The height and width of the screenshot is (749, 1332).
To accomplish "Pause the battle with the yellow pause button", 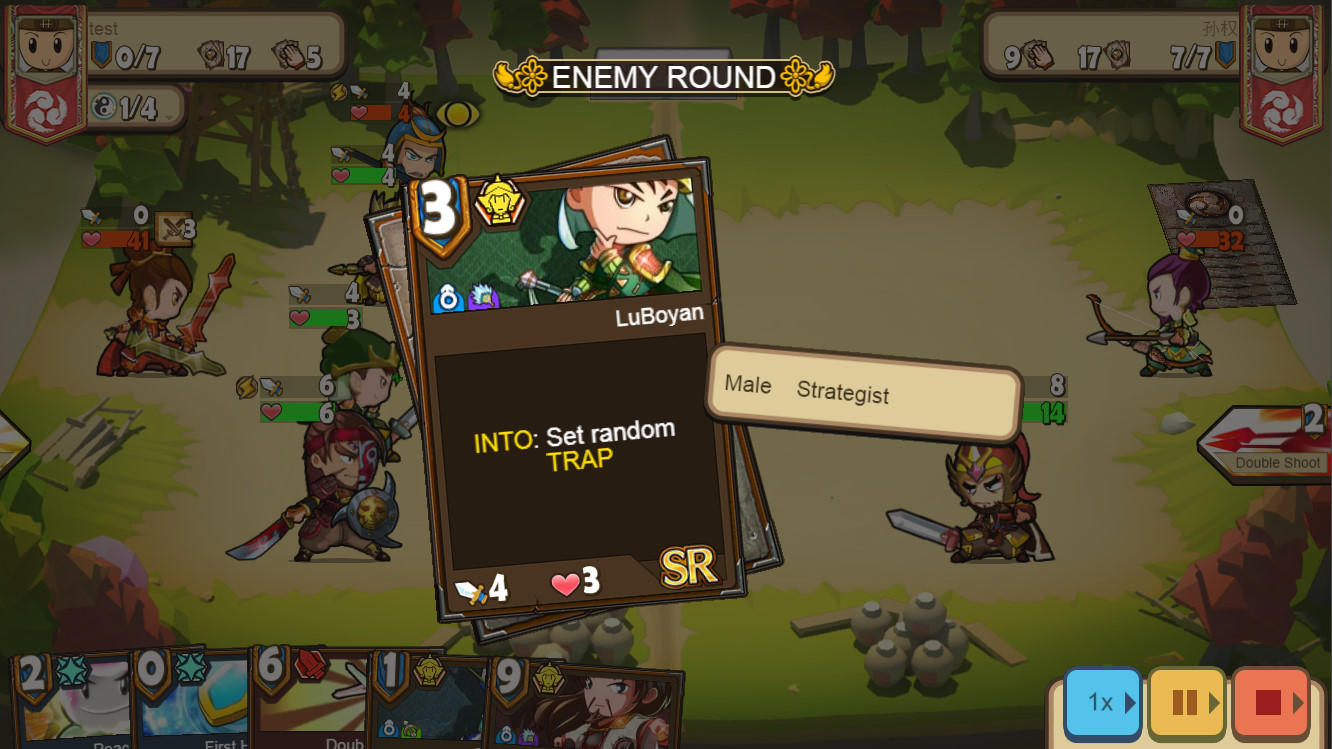I will pos(1186,703).
